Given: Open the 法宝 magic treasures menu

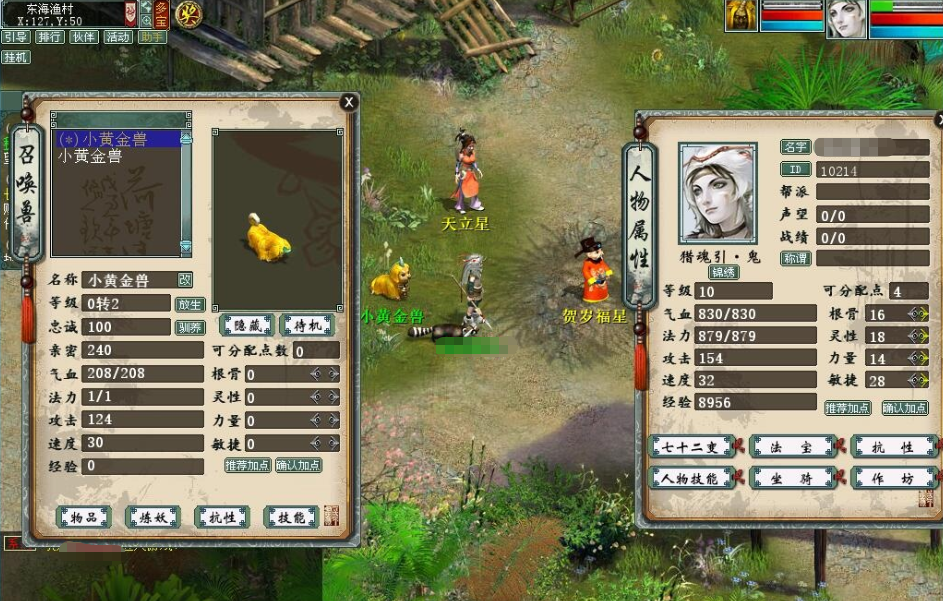Looking at the screenshot, I should tap(793, 447).
